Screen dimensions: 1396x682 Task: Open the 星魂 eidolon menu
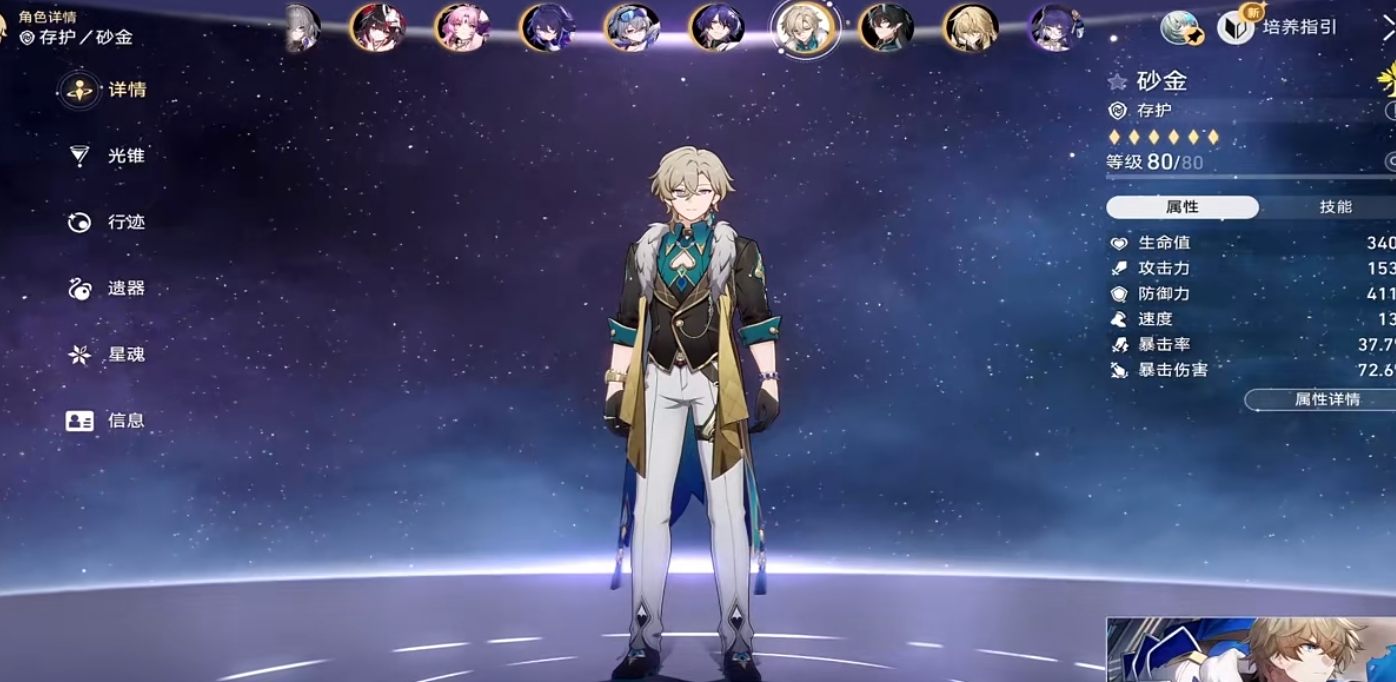click(108, 354)
